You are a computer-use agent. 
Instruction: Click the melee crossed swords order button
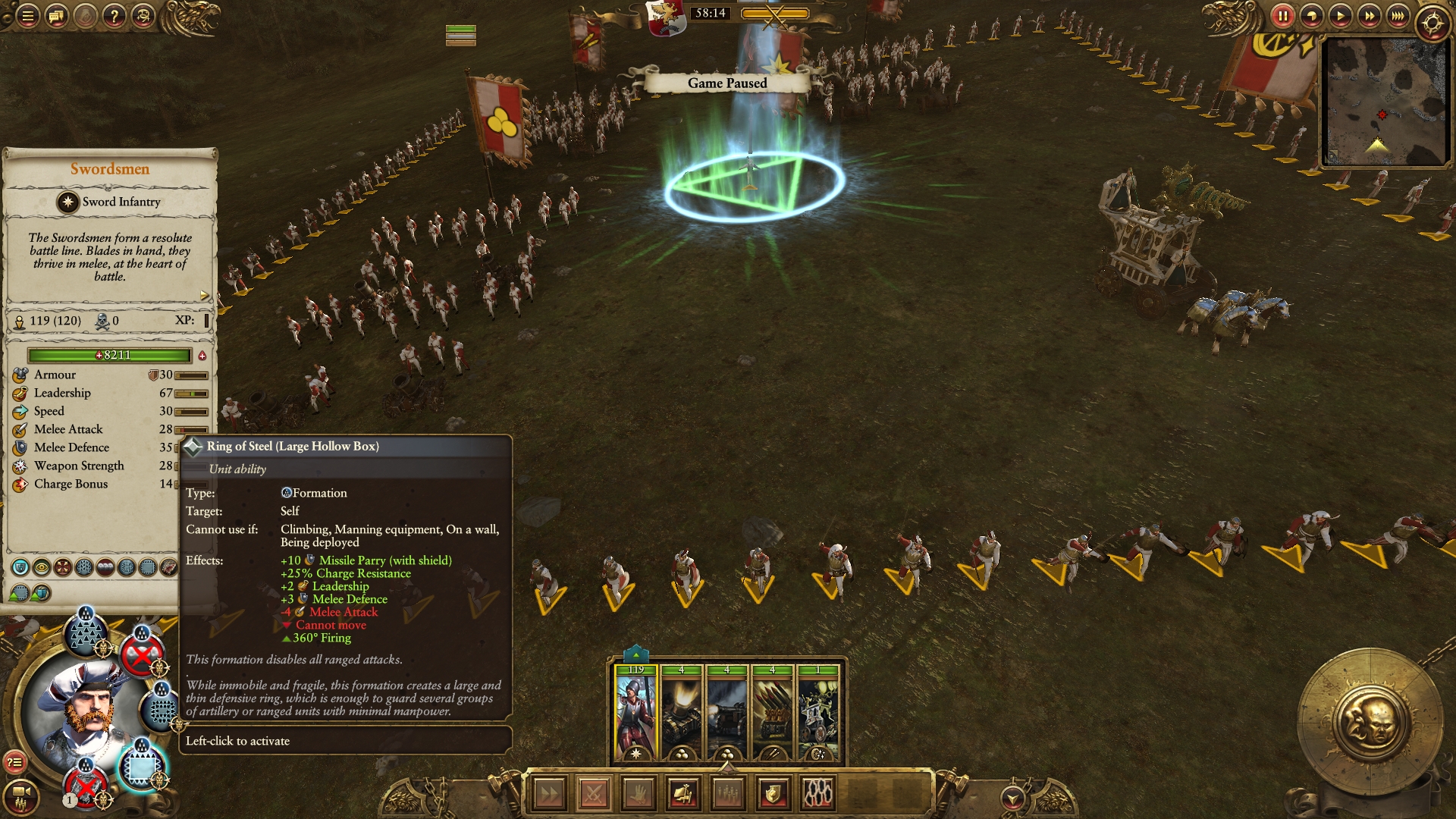click(594, 794)
